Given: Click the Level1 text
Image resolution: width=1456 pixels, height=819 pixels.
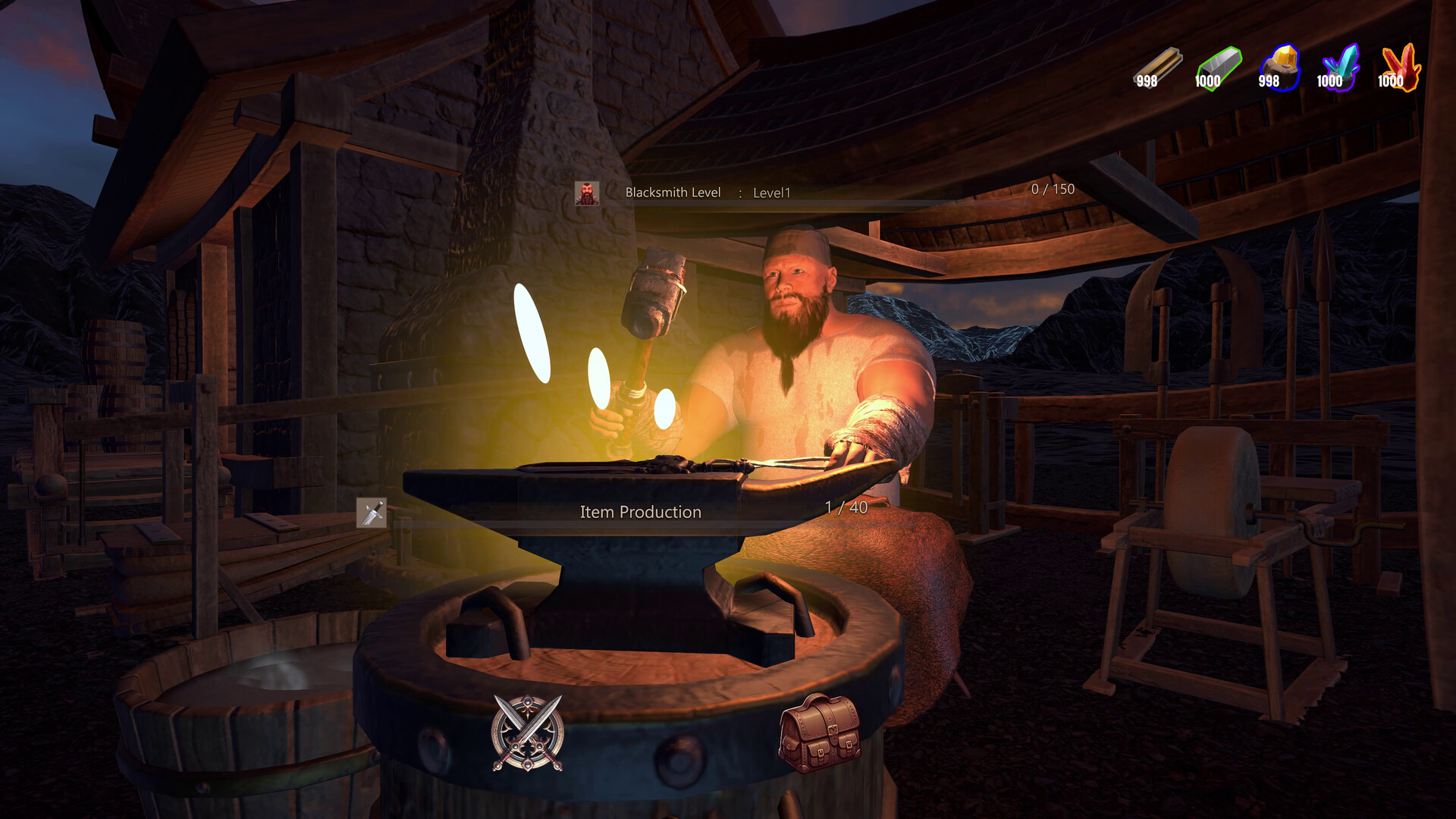Looking at the screenshot, I should pos(770,193).
